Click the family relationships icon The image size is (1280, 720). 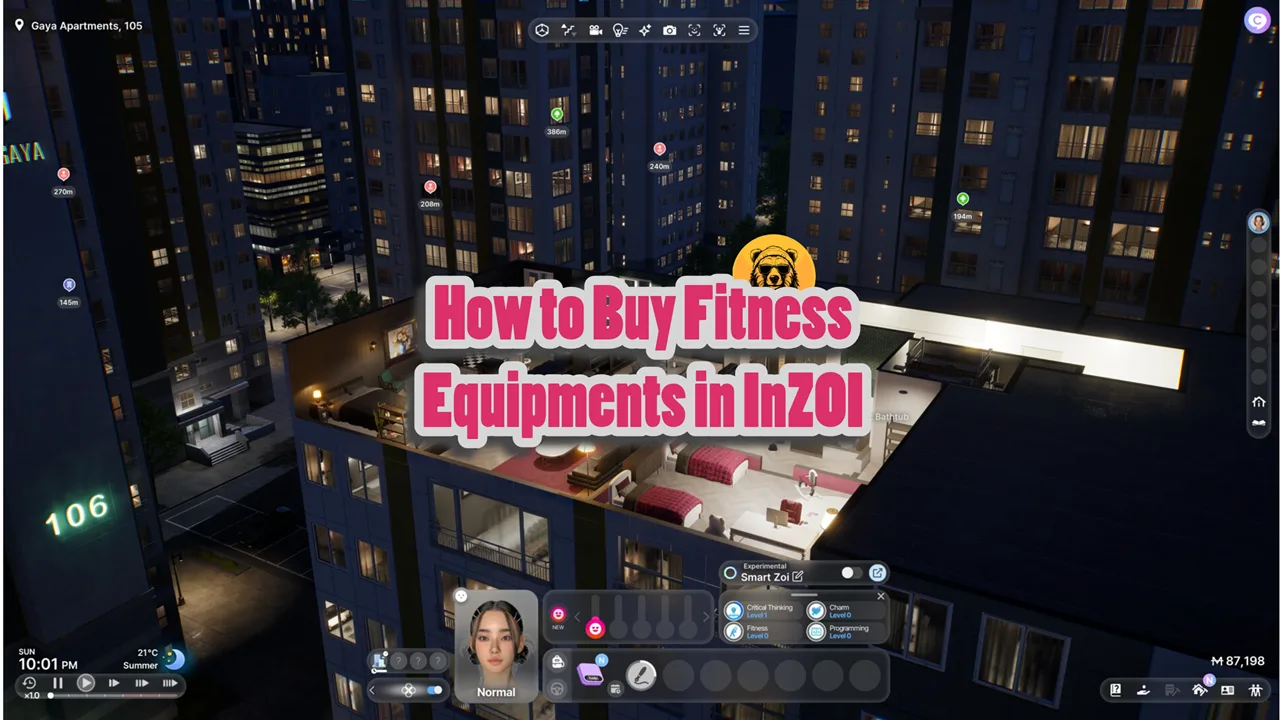1255,690
